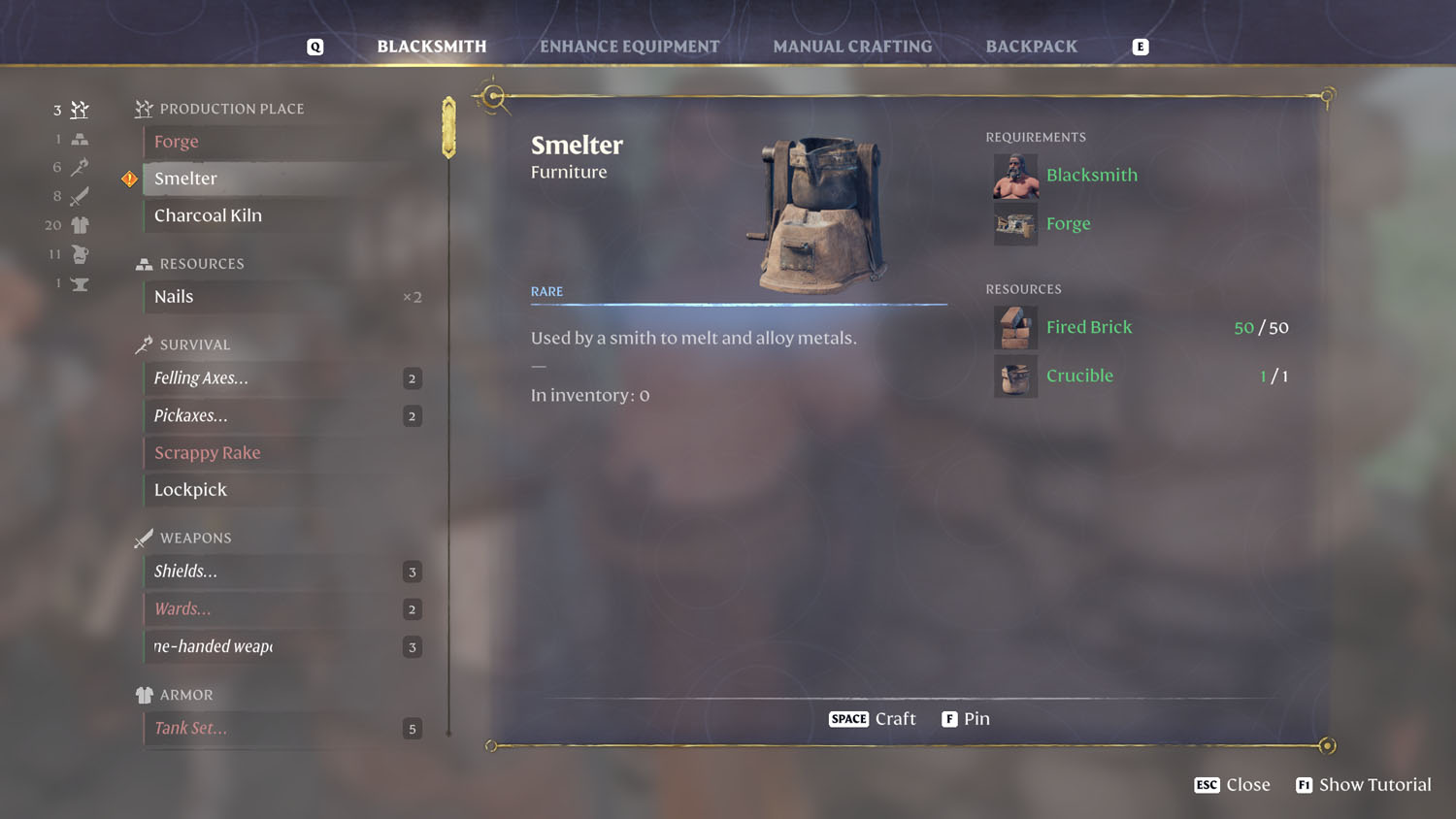This screenshot has width=1456, height=819.
Task: Open the Wards recipe group
Action: pos(182,609)
